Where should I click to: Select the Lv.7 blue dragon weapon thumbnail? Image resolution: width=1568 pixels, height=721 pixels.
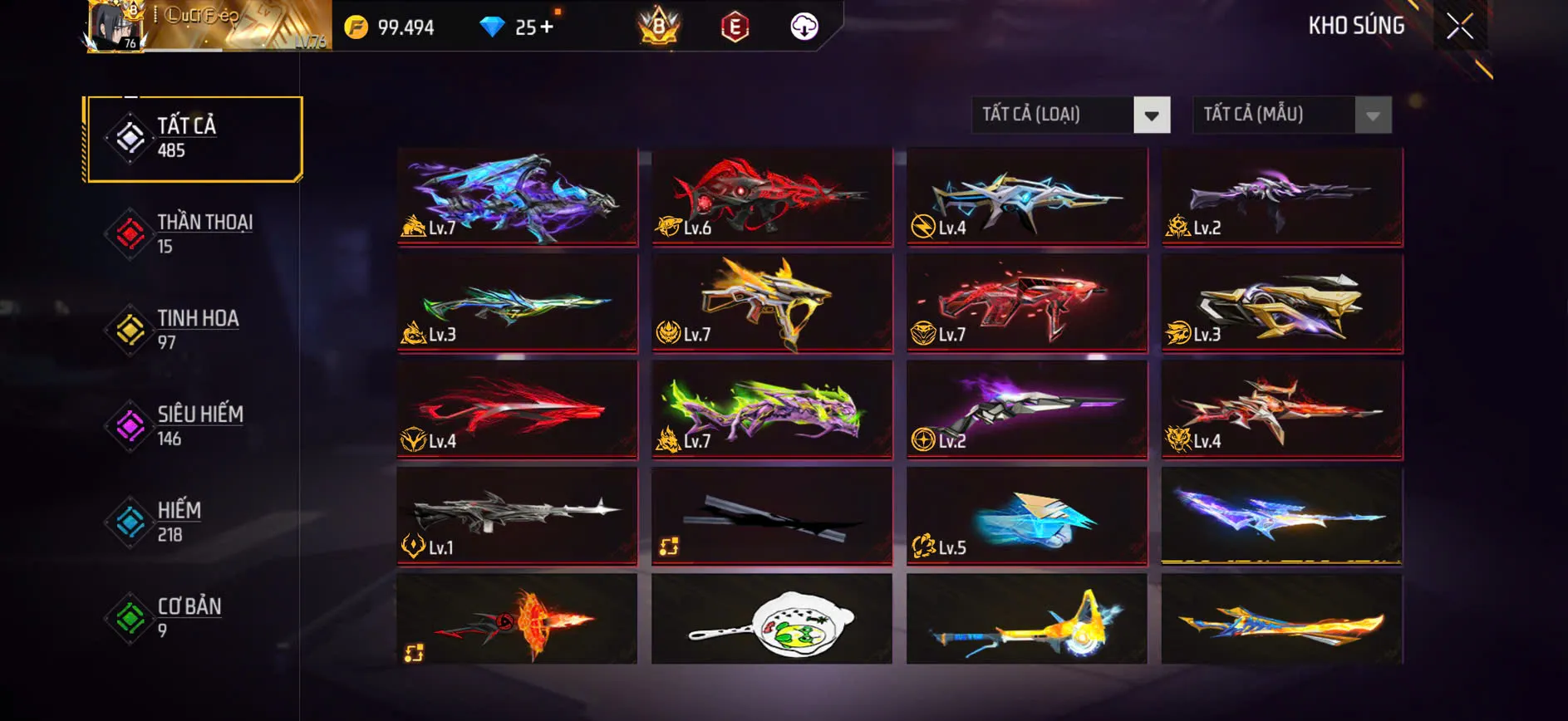[x=515, y=197]
